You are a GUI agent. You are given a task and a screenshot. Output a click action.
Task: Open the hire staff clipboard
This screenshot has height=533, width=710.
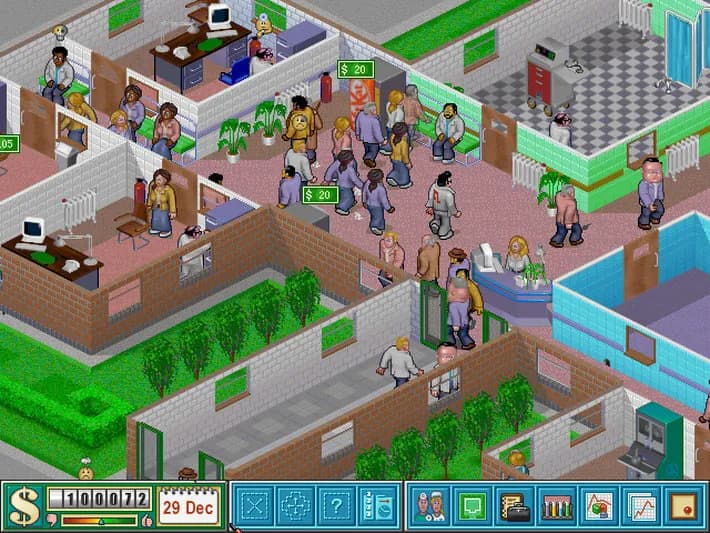coord(377,506)
